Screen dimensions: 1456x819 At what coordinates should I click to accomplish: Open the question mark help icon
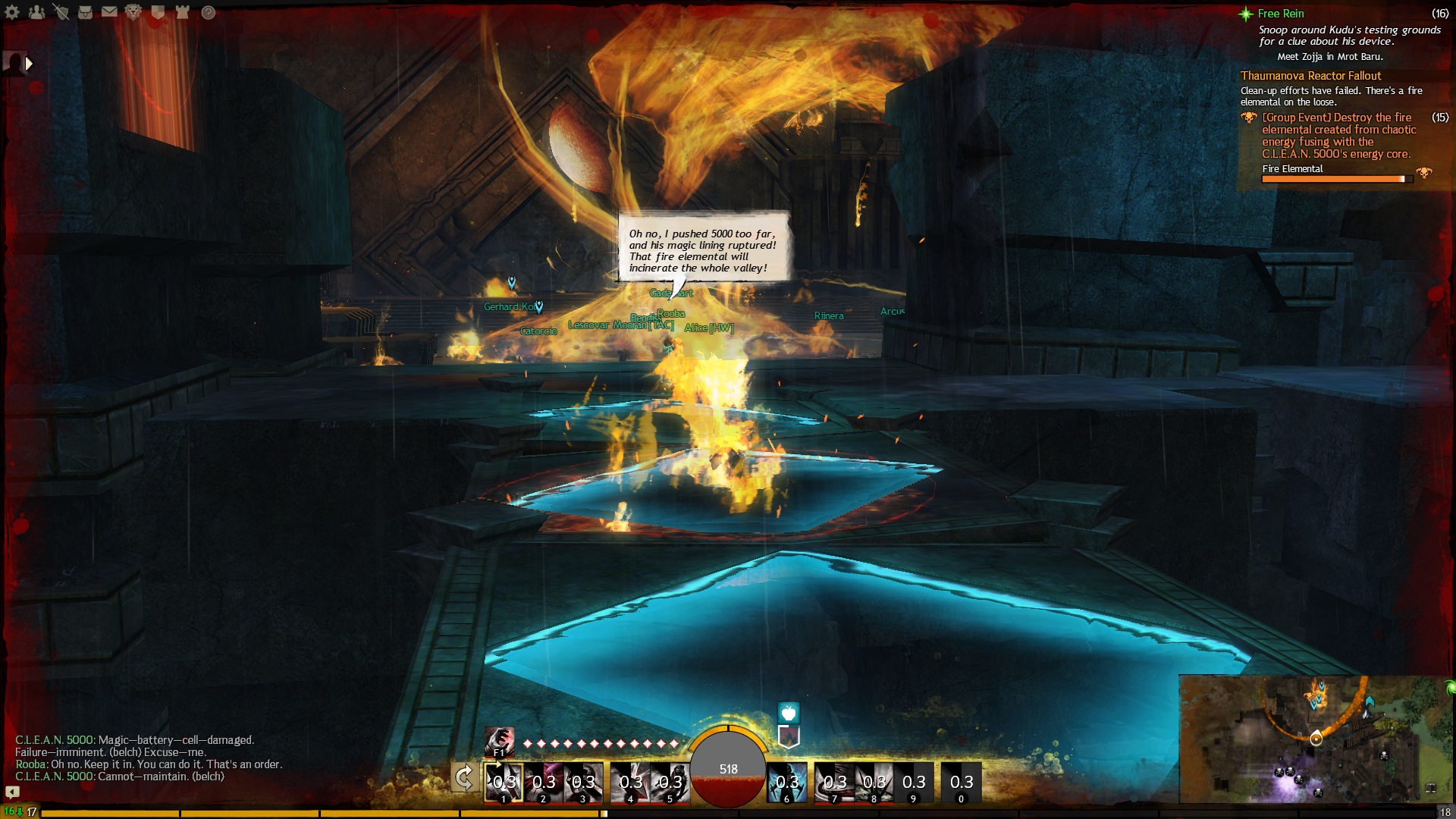[209, 12]
